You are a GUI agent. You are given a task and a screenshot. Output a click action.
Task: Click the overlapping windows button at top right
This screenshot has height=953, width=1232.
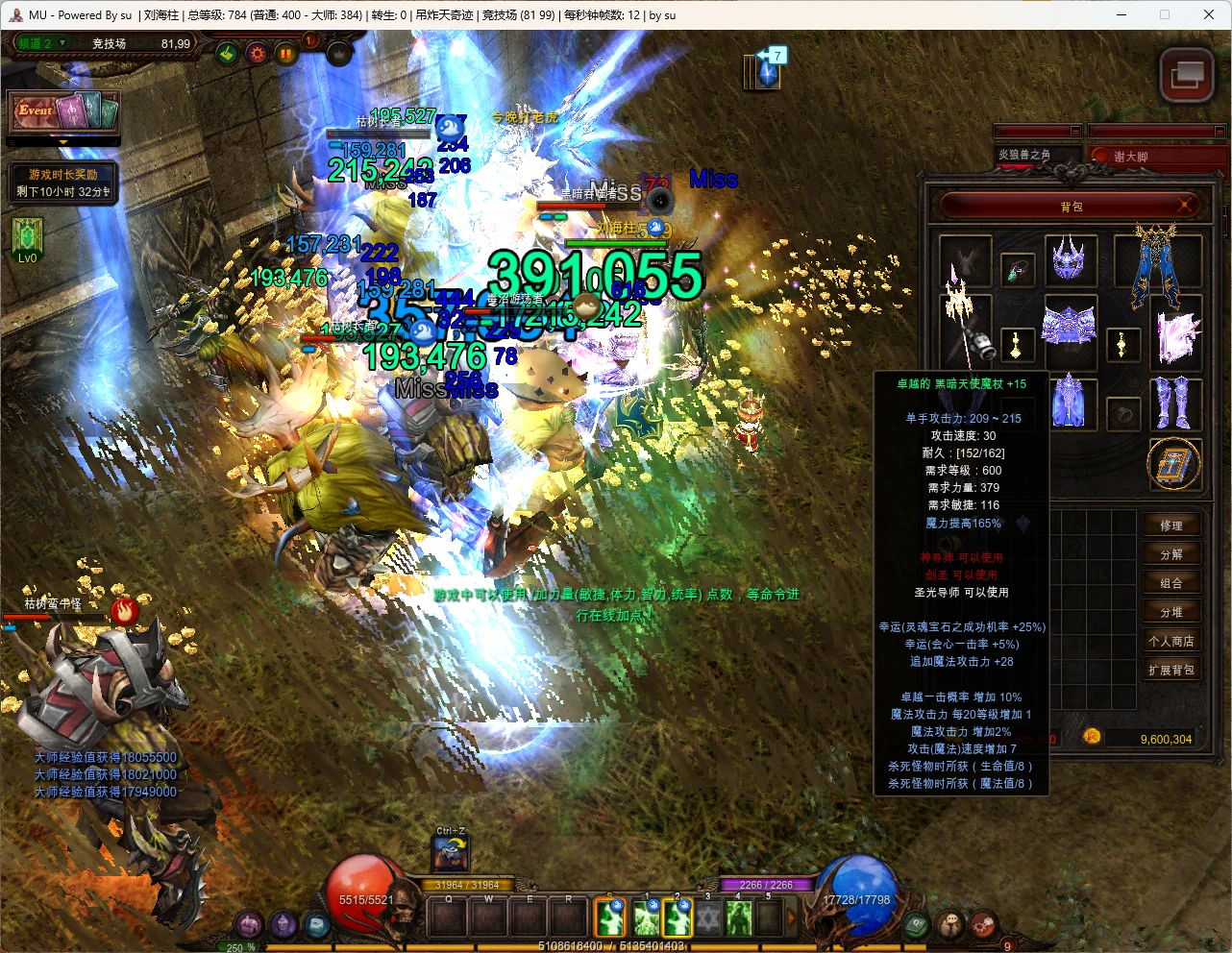pyautogui.click(x=1186, y=75)
